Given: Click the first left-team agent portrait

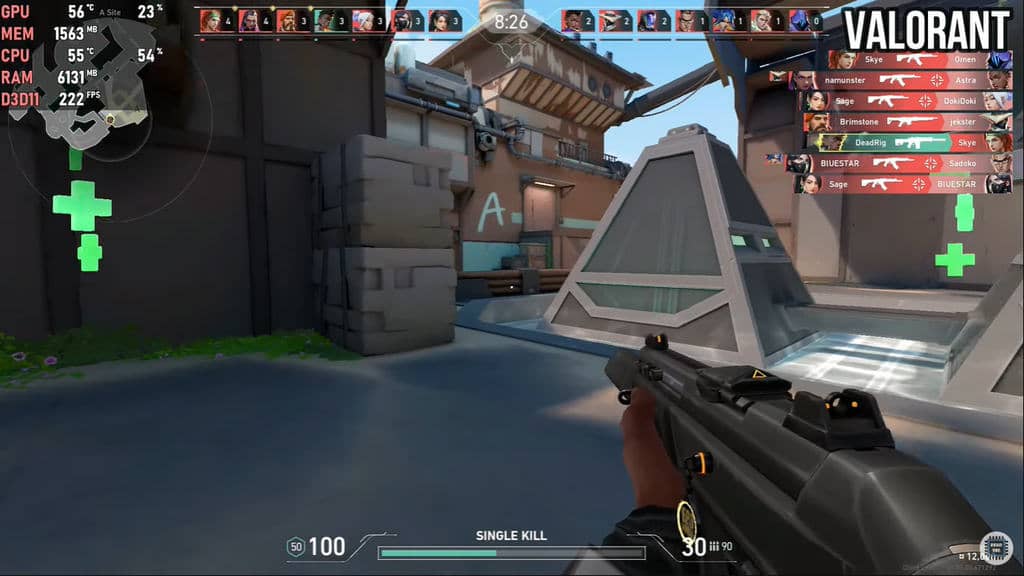Looking at the screenshot, I should tap(210, 20).
